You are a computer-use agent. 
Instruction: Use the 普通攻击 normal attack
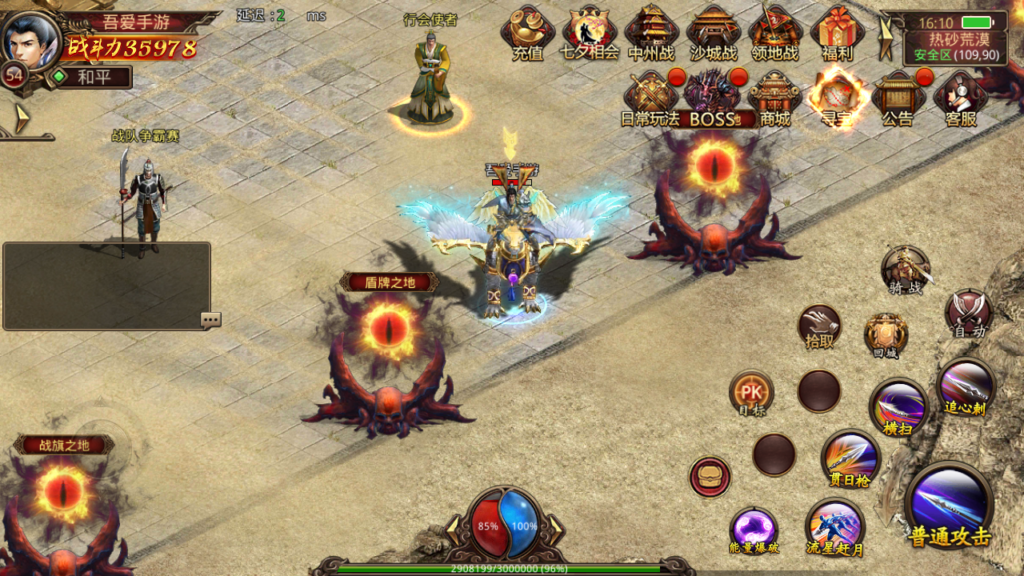point(948,506)
